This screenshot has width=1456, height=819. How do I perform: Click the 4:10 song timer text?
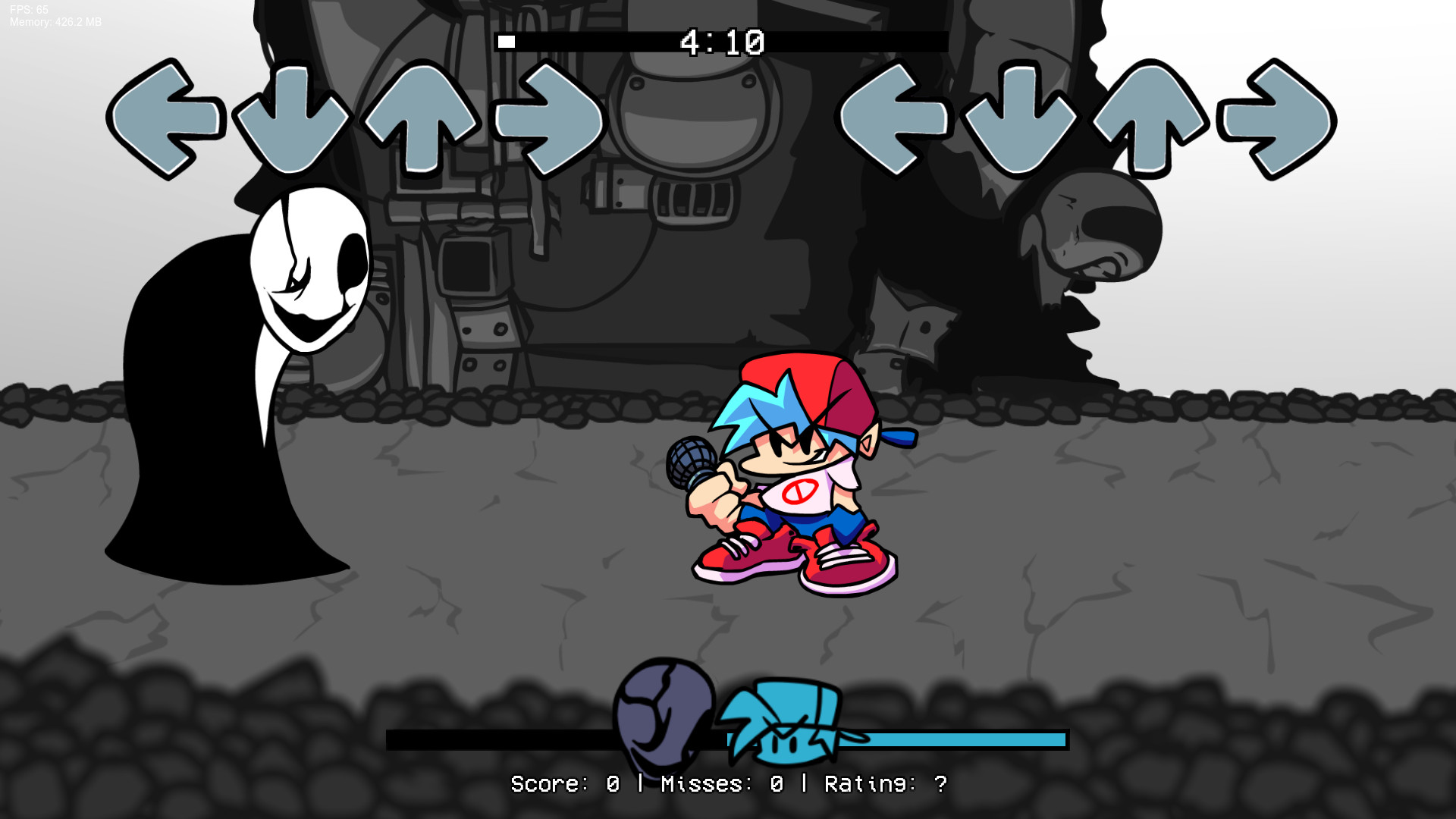point(722,42)
